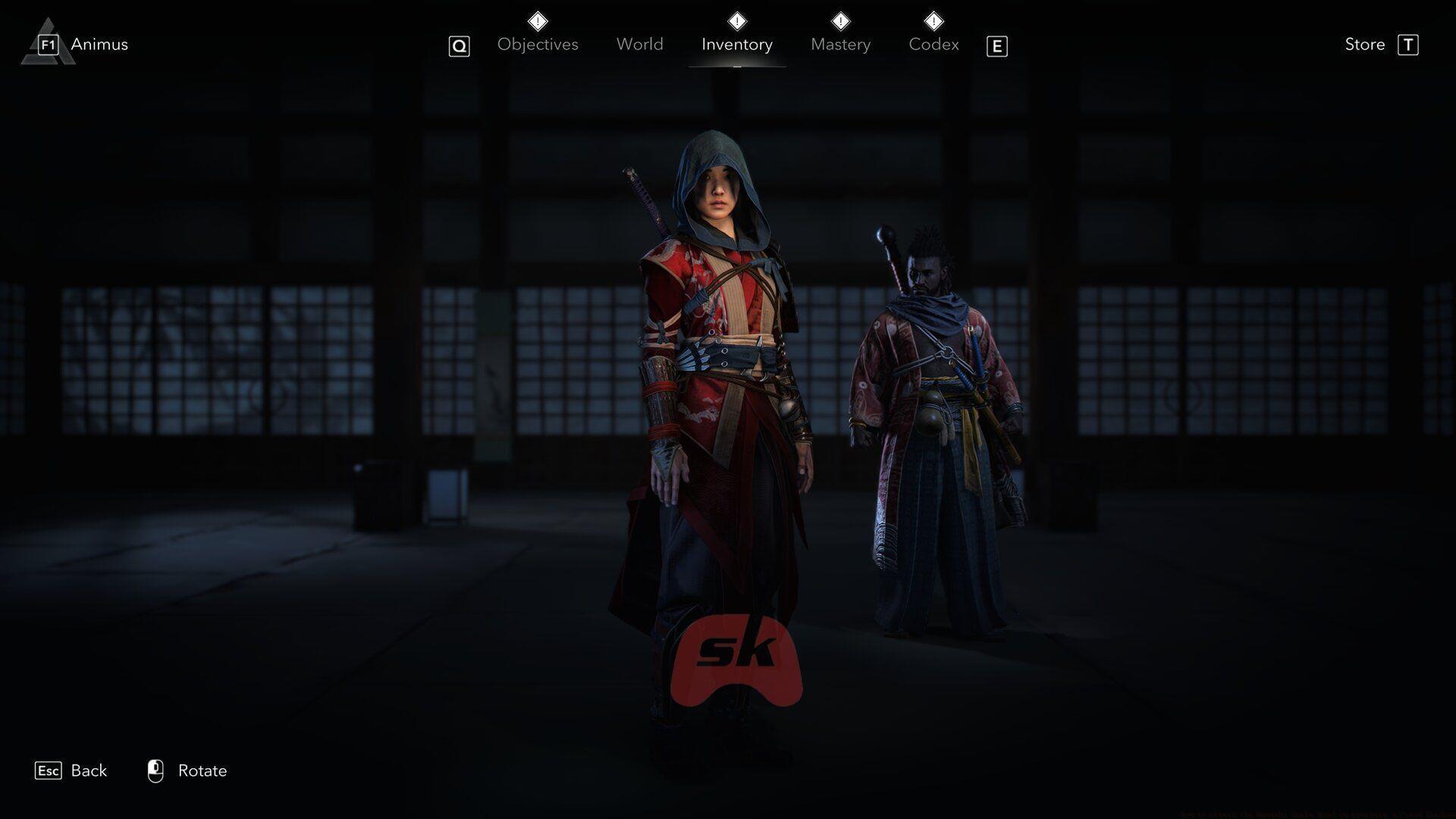Image resolution: width=1456 pixels, height=819 pixels.
Task: Switch to the World tab
Action: (639, 44)
